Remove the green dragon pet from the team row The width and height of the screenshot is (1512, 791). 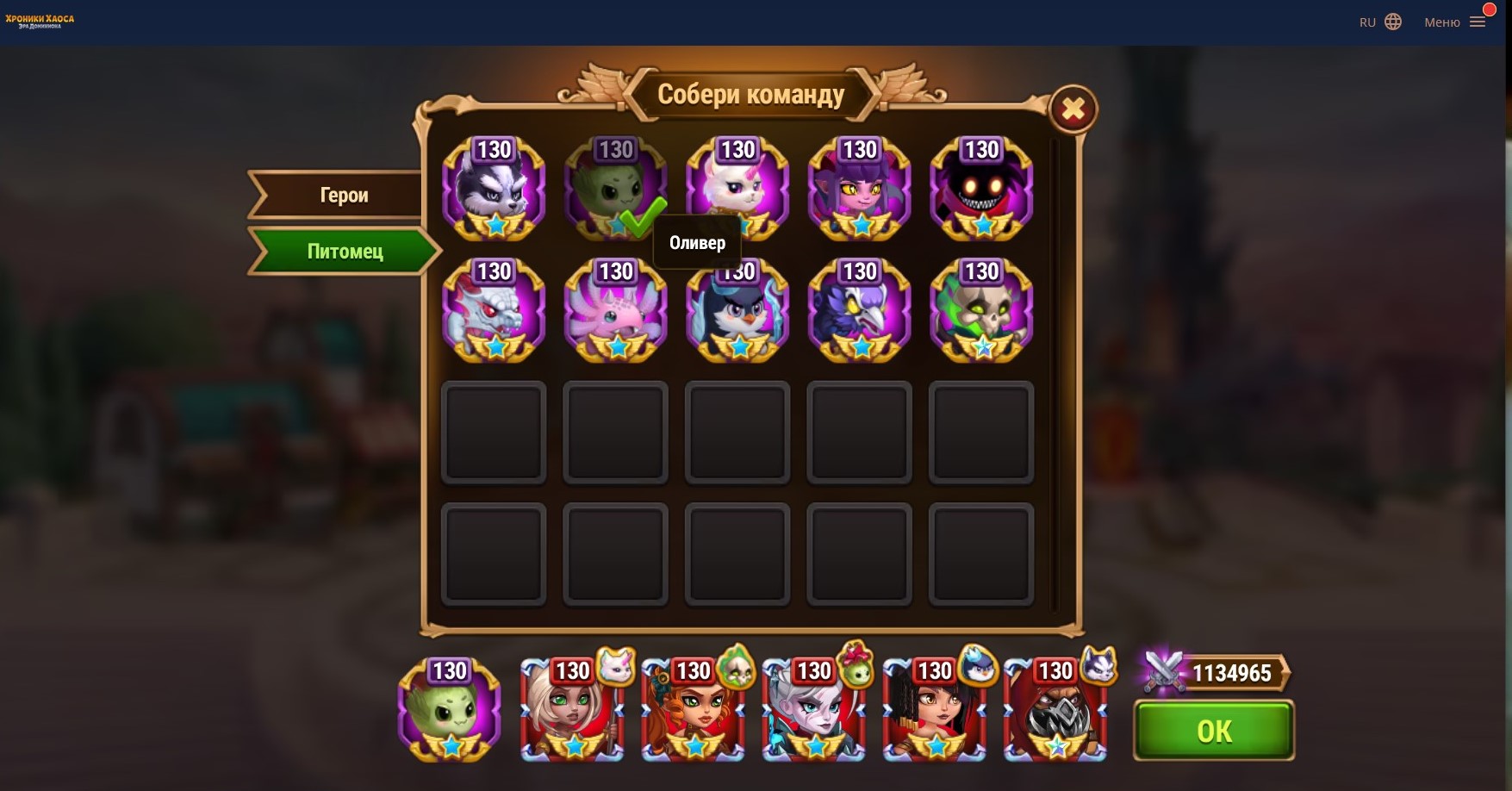click(449, 710)
